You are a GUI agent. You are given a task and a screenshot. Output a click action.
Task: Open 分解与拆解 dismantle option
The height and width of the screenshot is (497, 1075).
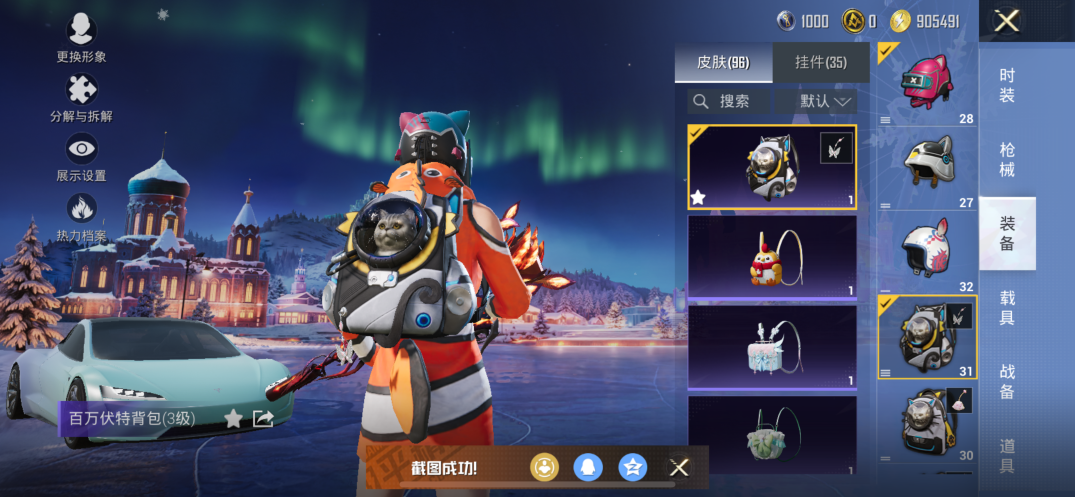coord(81,90)
